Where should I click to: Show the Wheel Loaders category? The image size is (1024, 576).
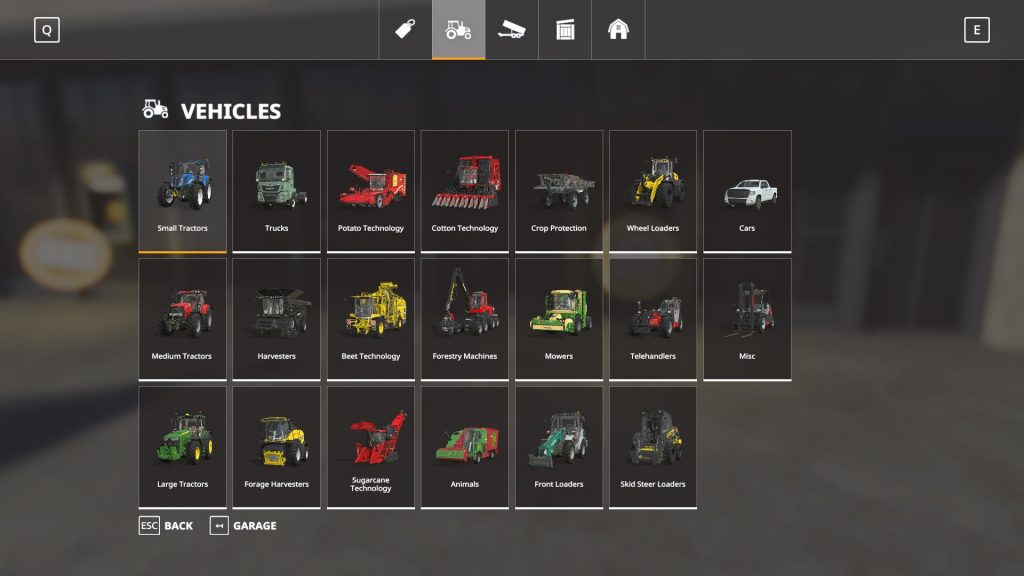tap(653, 190)
